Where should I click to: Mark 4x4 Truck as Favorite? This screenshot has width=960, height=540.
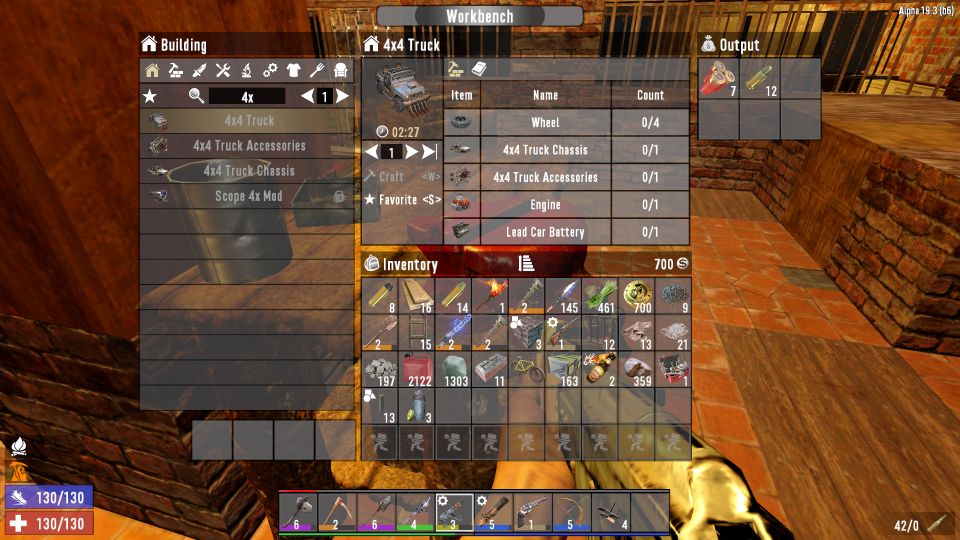[402, 200]
